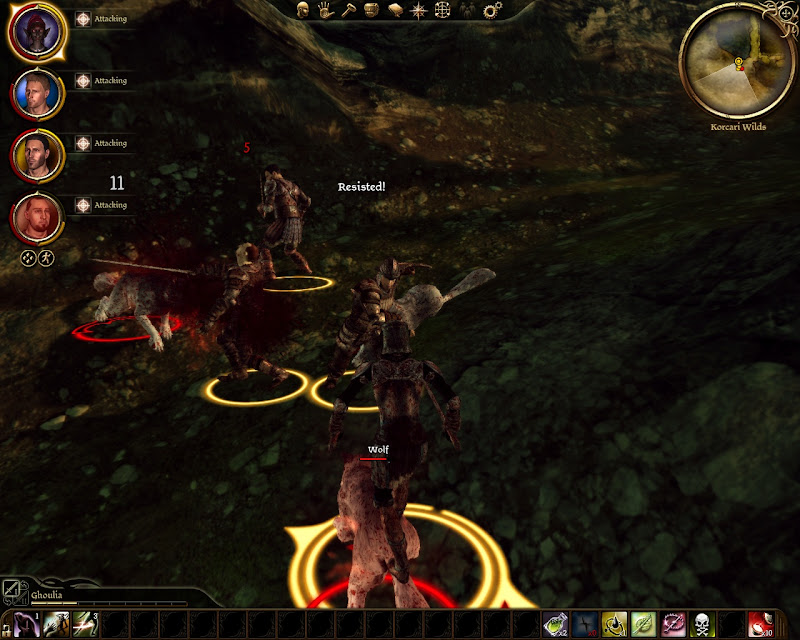Open the compass star map icon
This screenshot has height=640, width=800.
coord(418,10)
